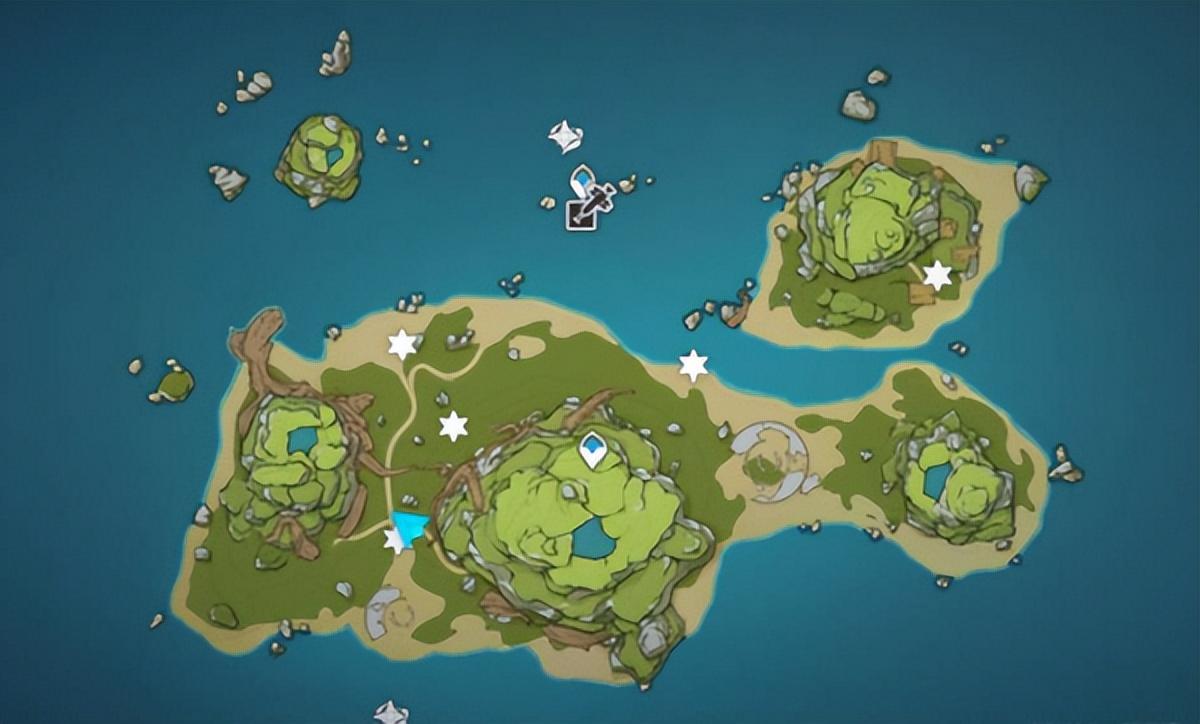The image size is (1200, 724).
Task: Select the star marker partly covered by the cyan arrow
Action: (x=393, y=541)
